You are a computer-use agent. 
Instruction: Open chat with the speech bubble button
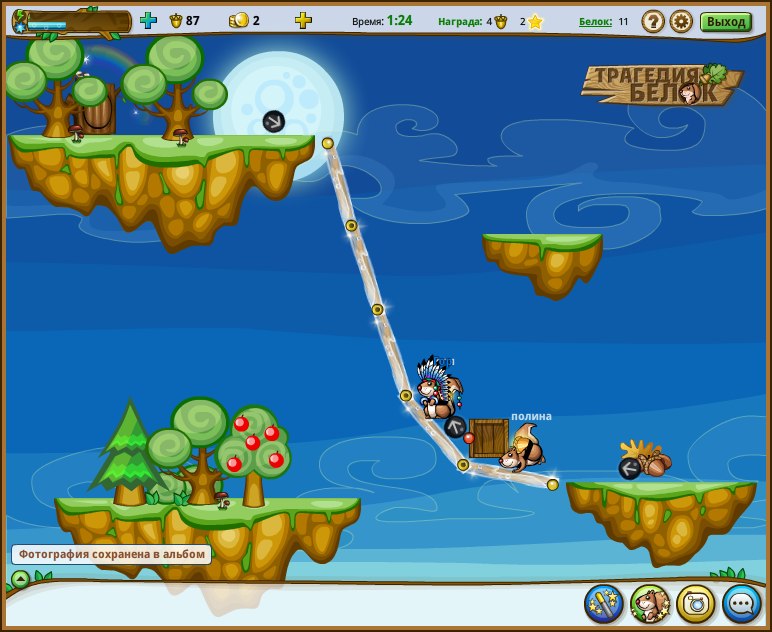pos(741,603)
